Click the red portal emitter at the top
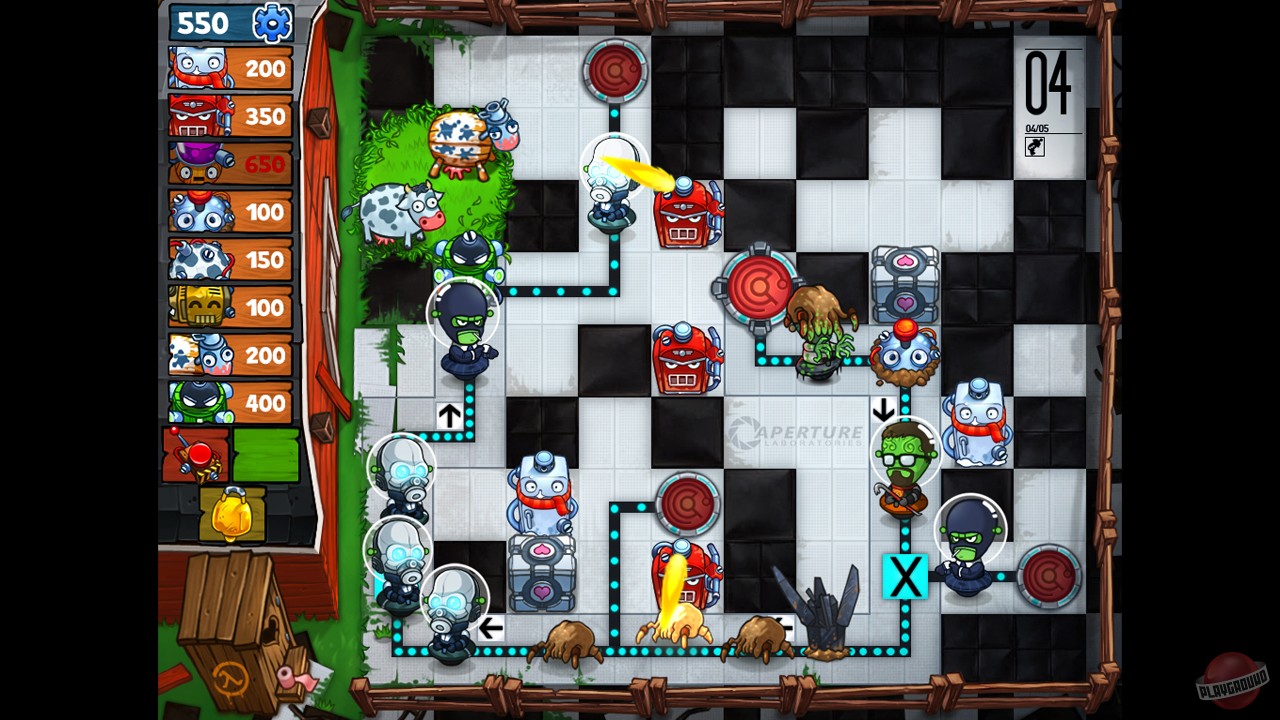This screenshot has width=1280, height=720. pos(615,72)
